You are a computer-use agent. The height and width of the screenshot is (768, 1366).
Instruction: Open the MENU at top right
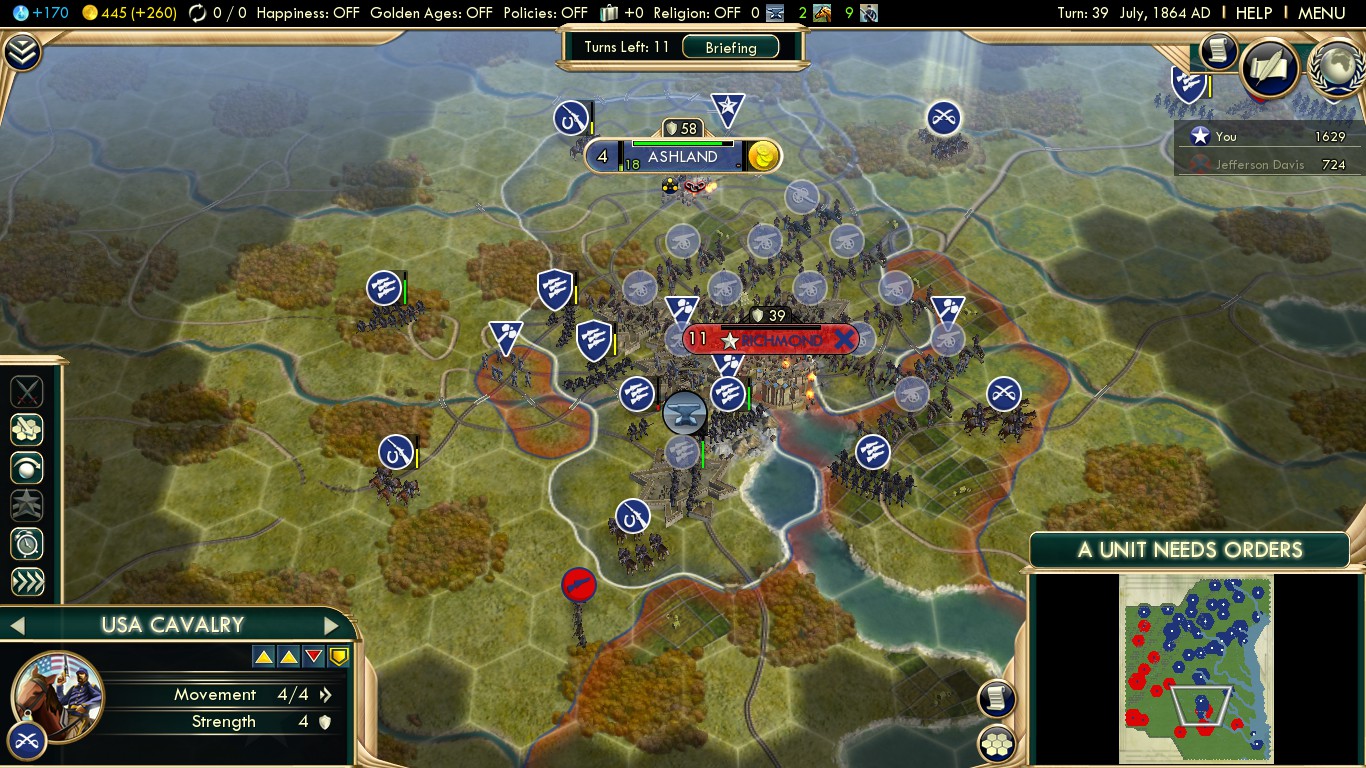(x=1321, y=13)
